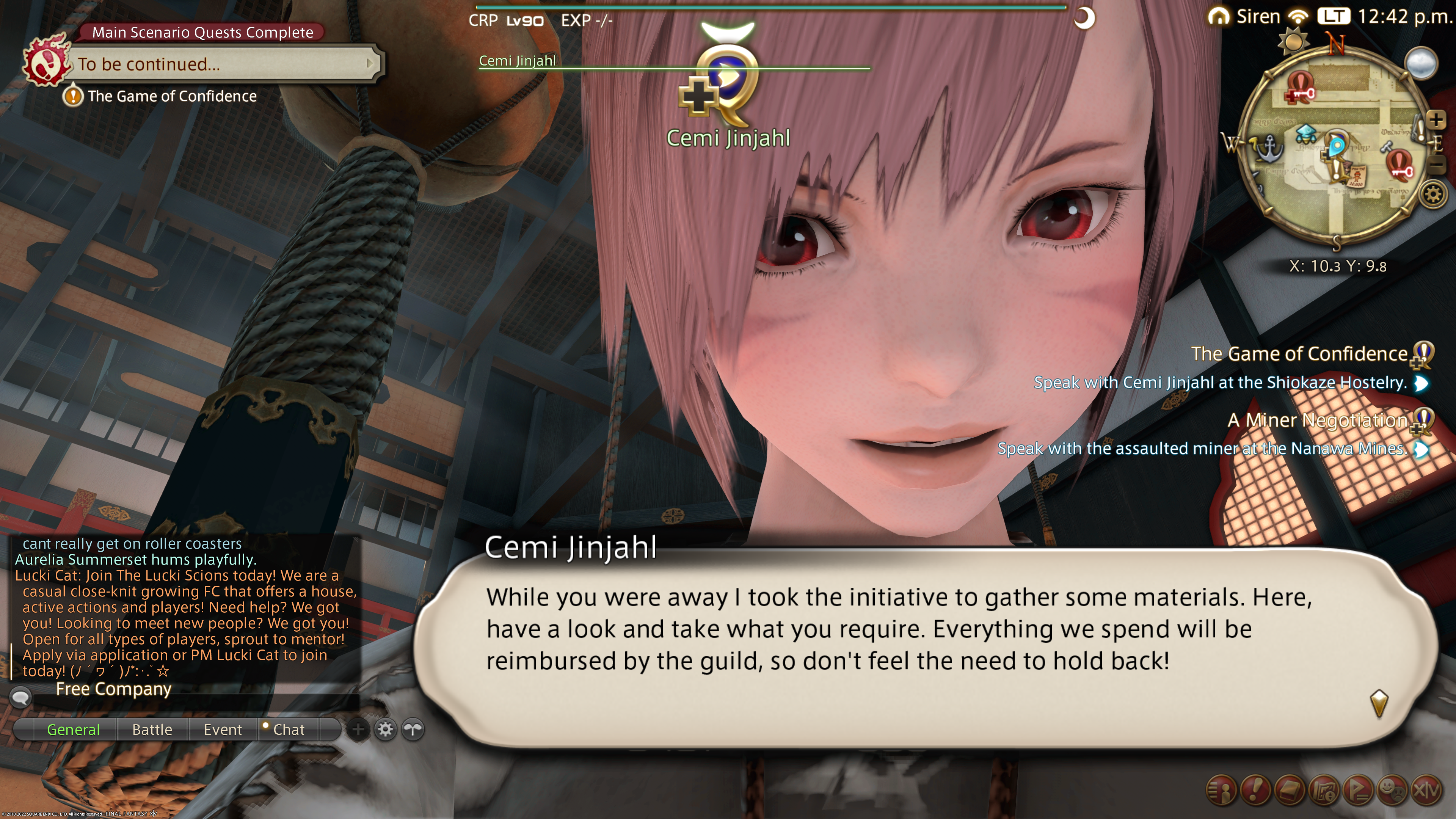Open the Character menu icon
Screen dimensions: 1456x819
pyautogui.click(x=1221, y=789)
